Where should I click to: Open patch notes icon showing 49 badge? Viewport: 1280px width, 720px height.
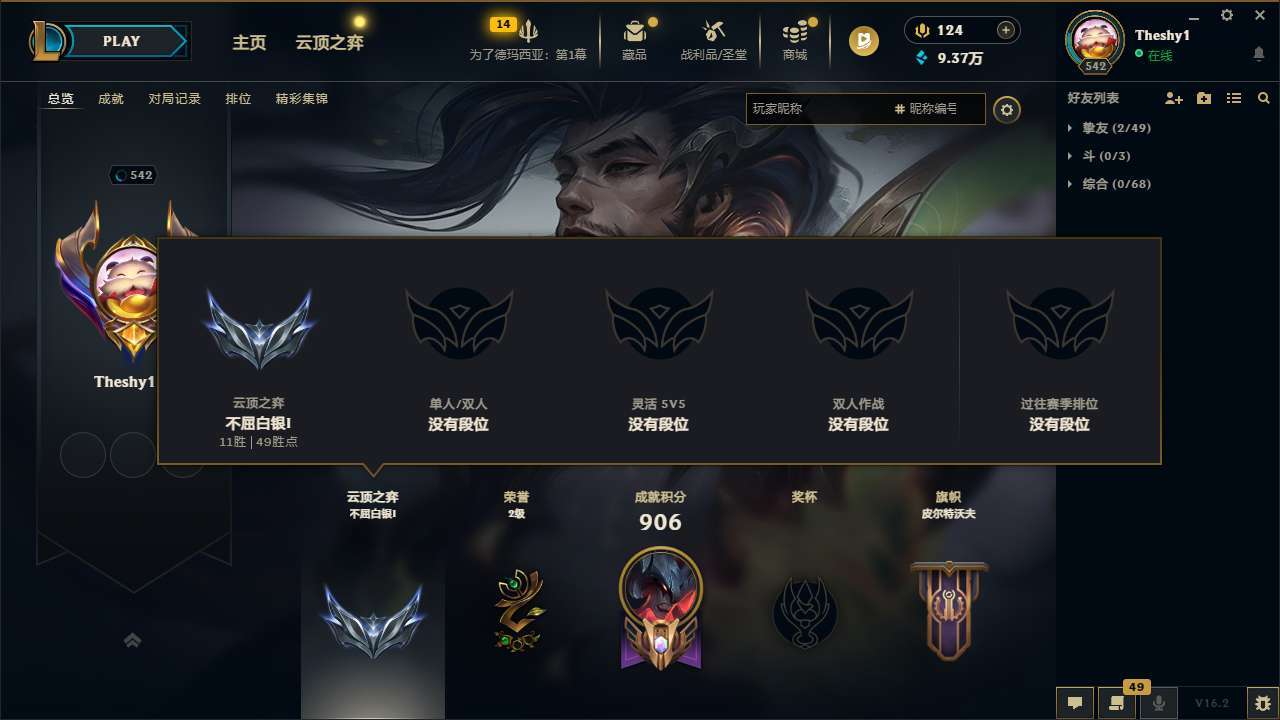(1117, 703)
